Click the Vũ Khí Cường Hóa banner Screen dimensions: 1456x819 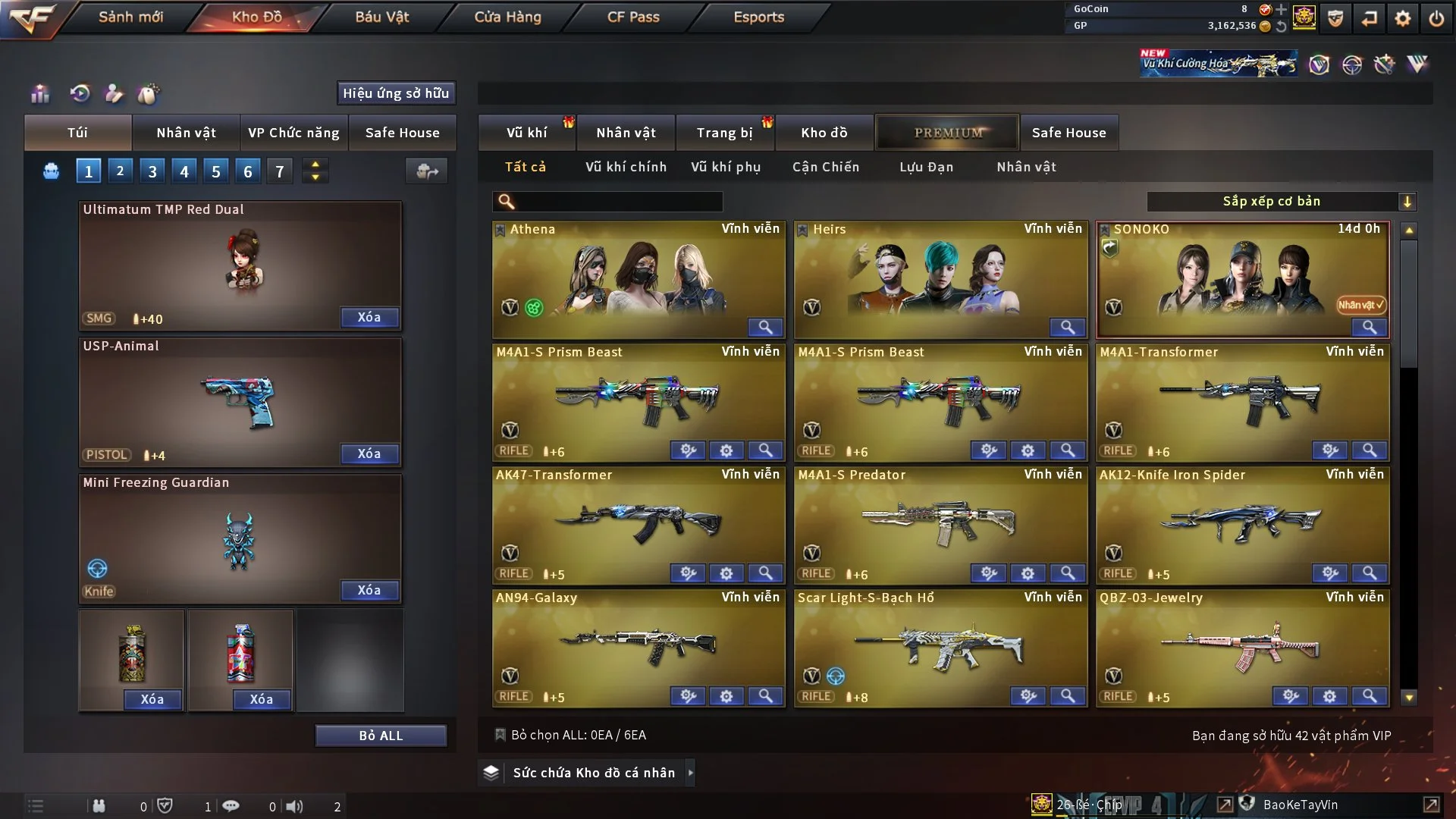tap(1218, 64)
